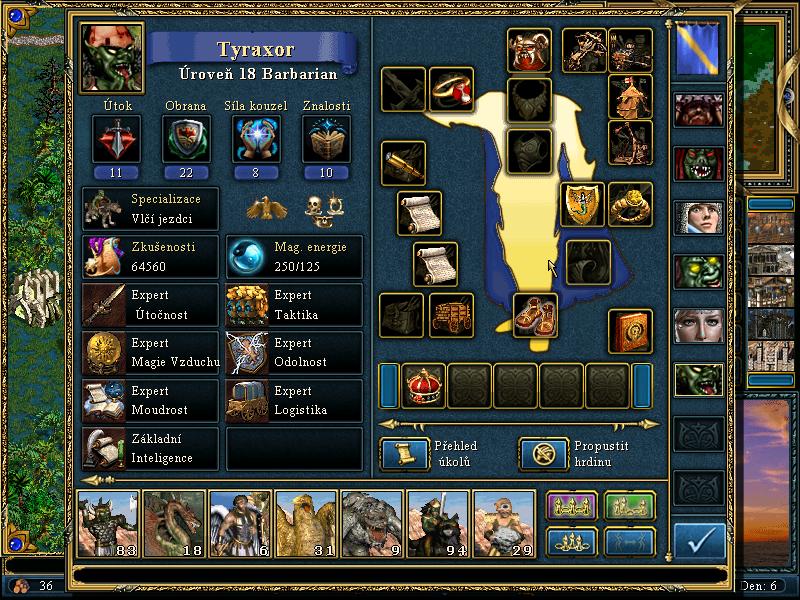The image size is (800, 600).
Task: Open the spellbook in equipment
Action: click(x=631, y=331)
